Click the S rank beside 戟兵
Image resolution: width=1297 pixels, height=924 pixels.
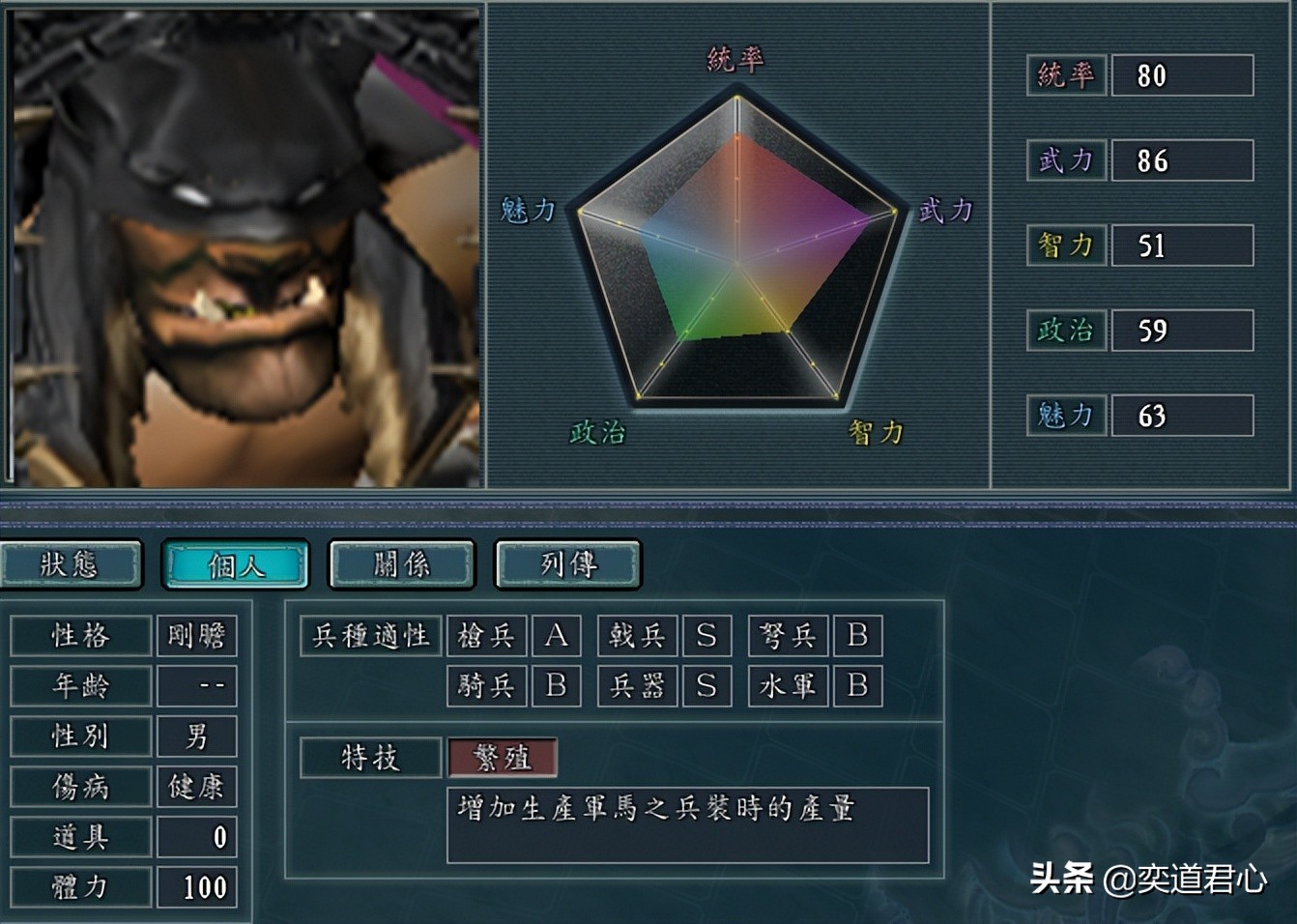(x=707, y=636)
